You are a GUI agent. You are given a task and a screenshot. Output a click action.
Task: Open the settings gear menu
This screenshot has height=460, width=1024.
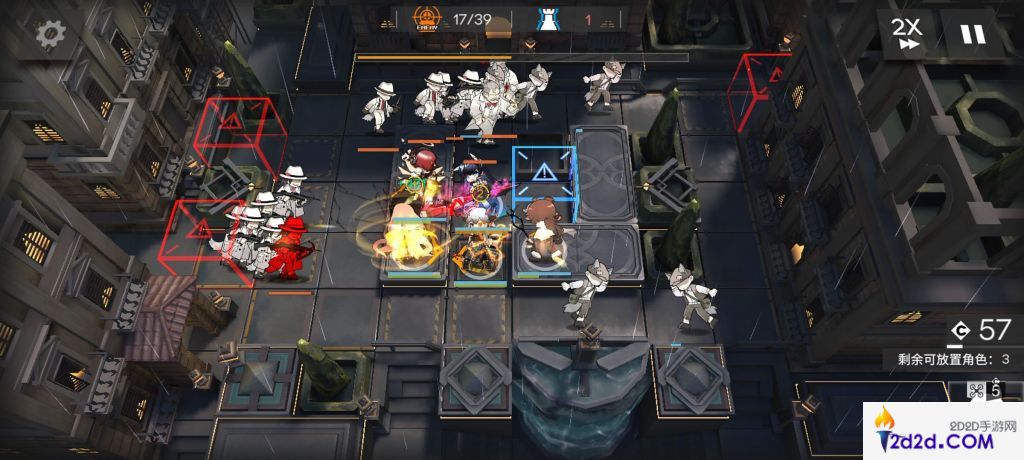[x=49, y=35]
